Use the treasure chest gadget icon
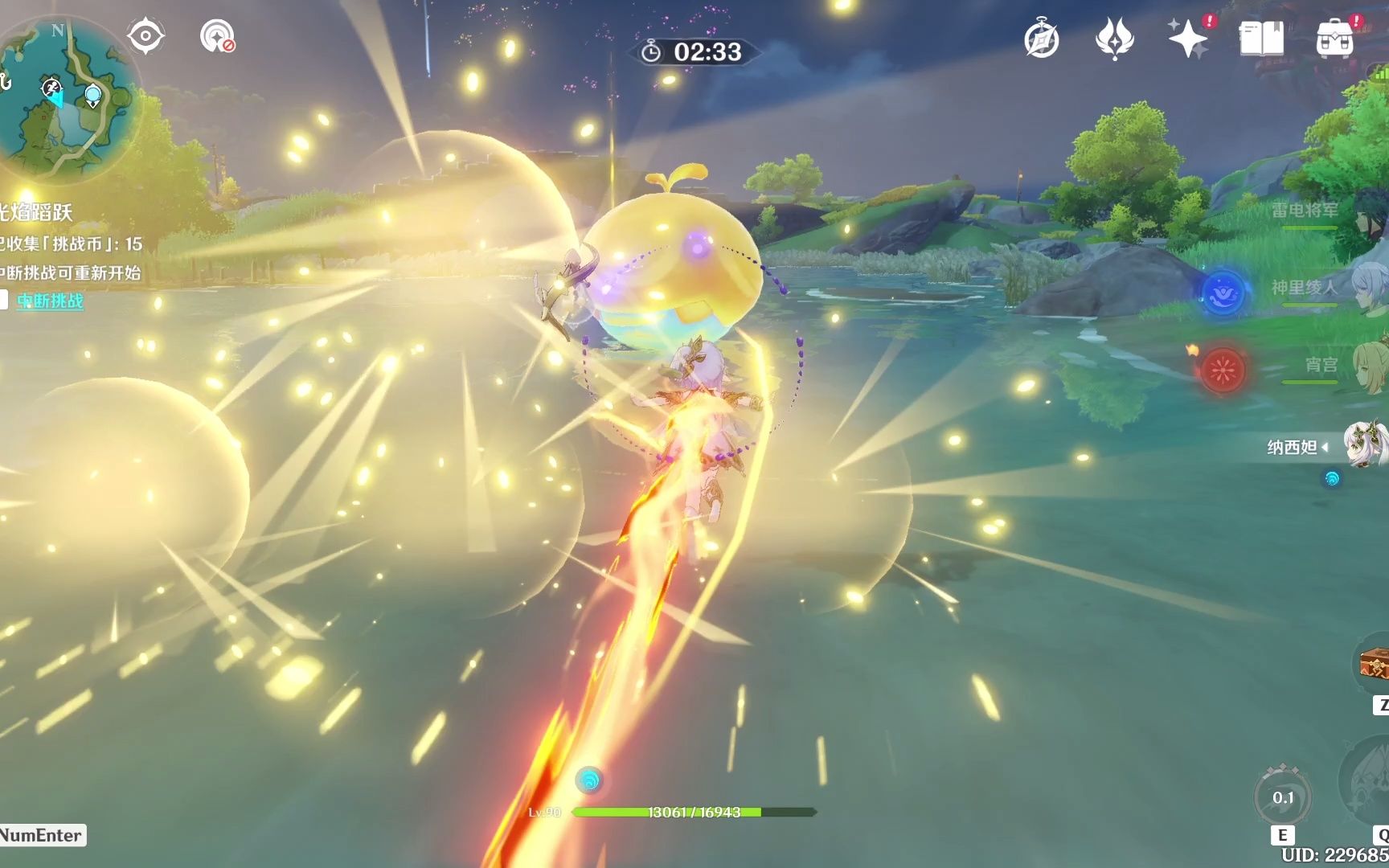 point(1373,665)
